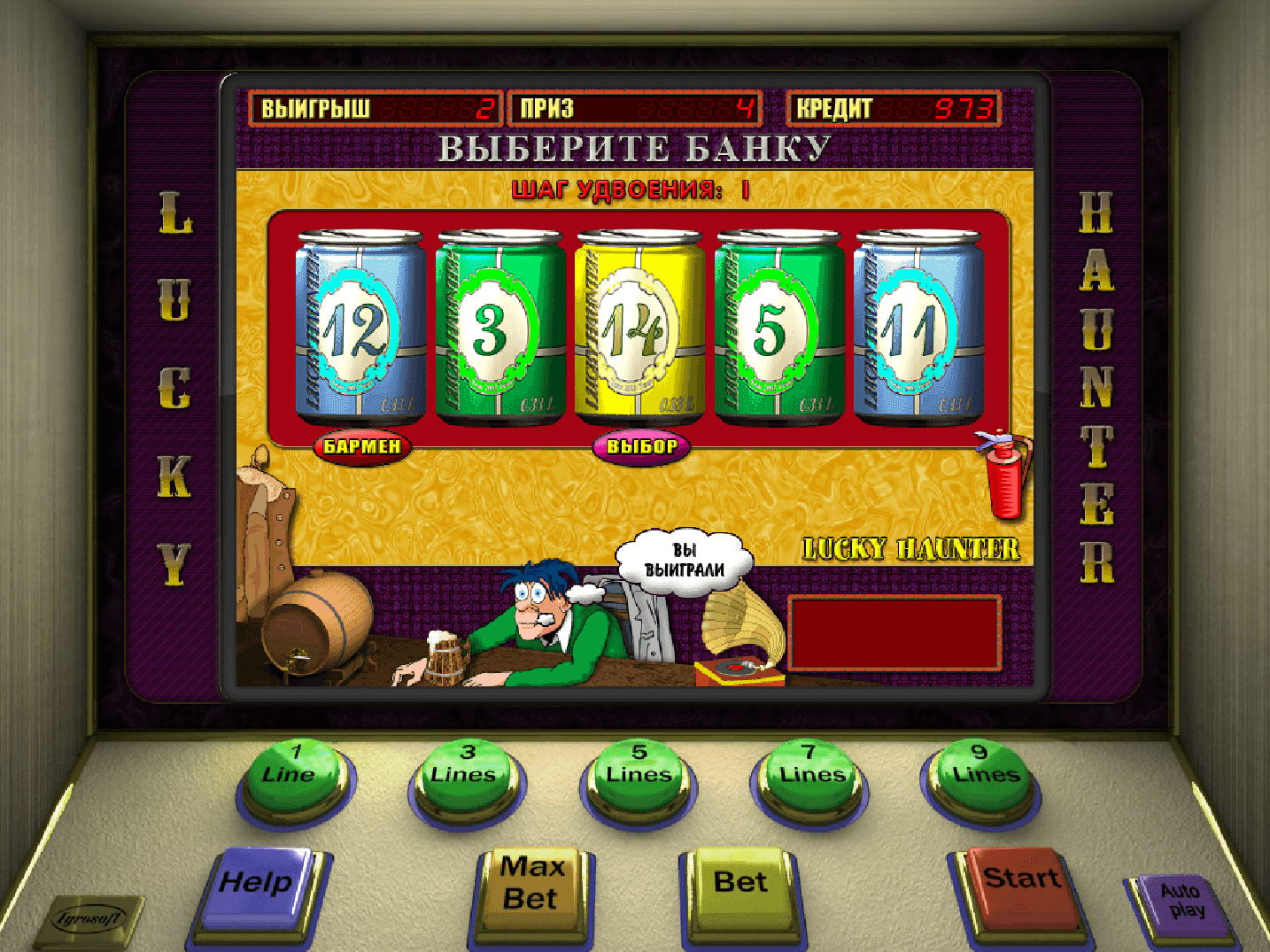Toggle the Auto play button
This screenshot has width=1270, height=952.
tap(1182, 903)
